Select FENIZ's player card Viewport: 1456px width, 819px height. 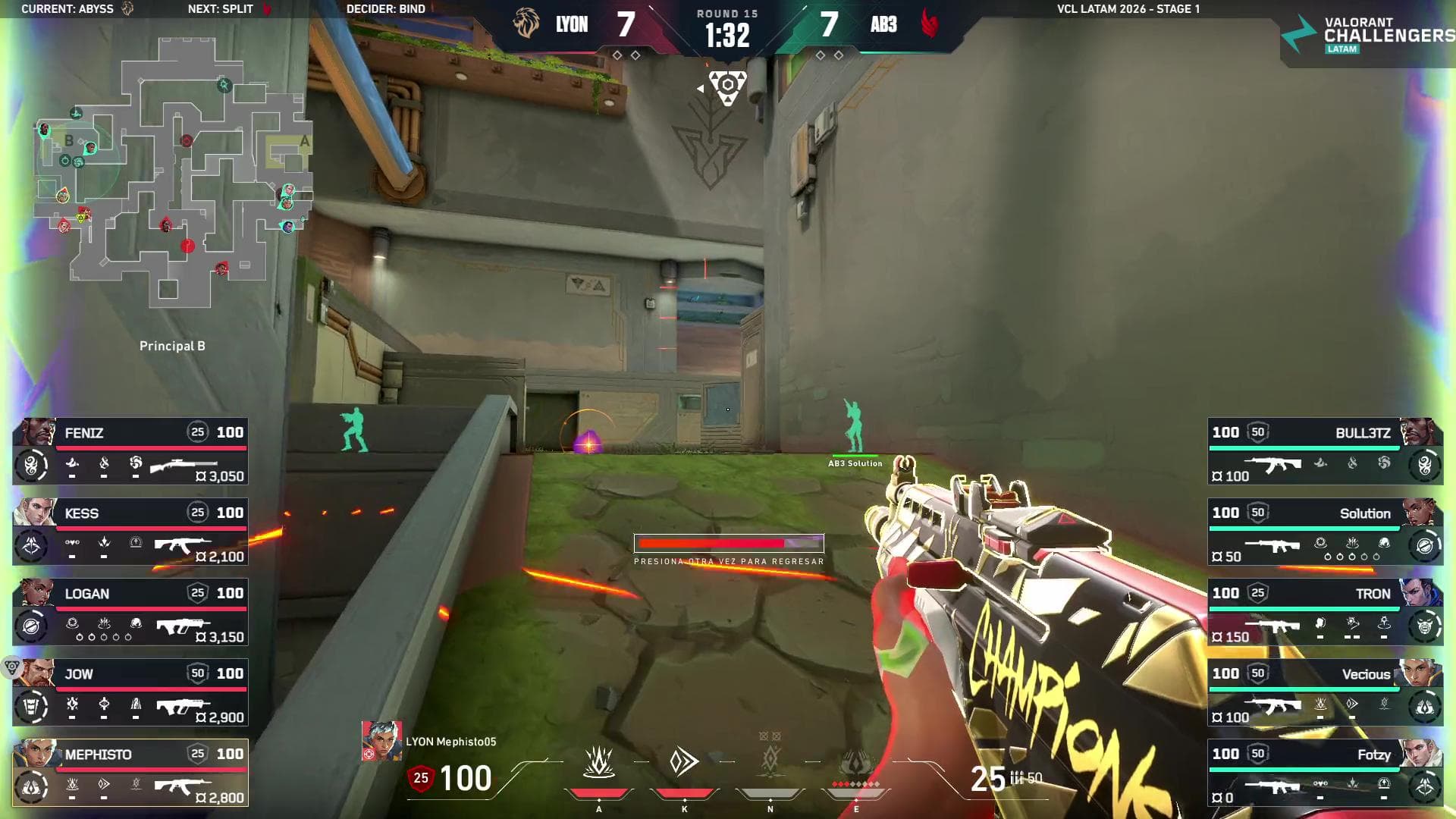[130, 451]
